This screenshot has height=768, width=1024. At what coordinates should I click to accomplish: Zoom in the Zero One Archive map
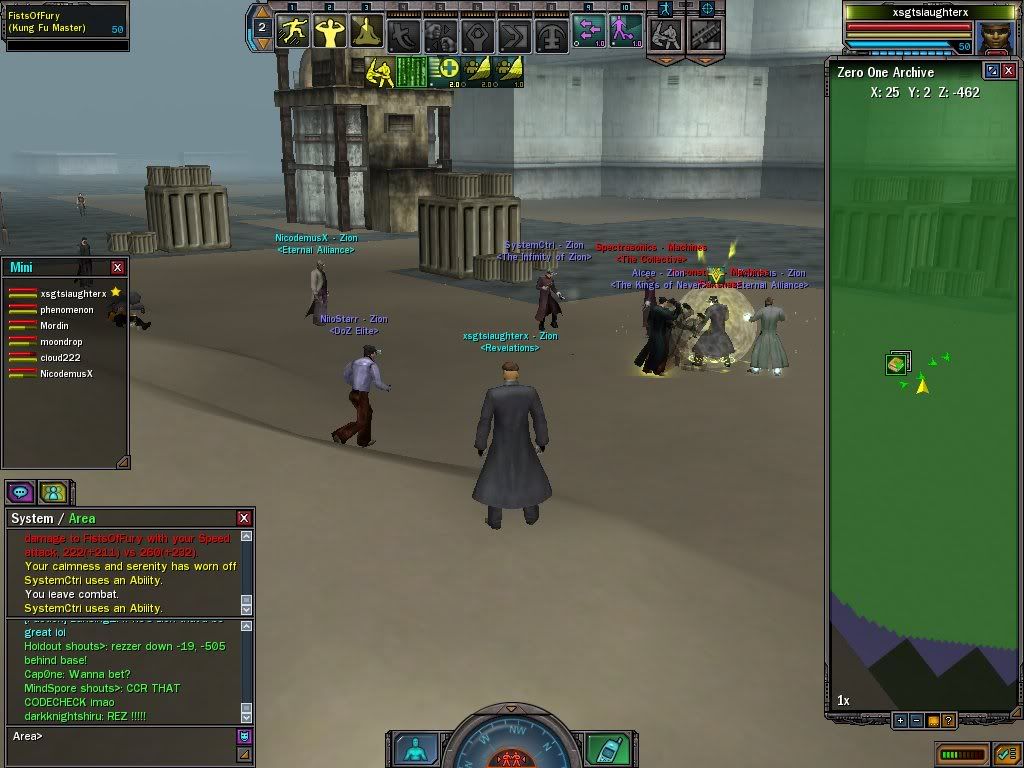click(x=900, y=720)
